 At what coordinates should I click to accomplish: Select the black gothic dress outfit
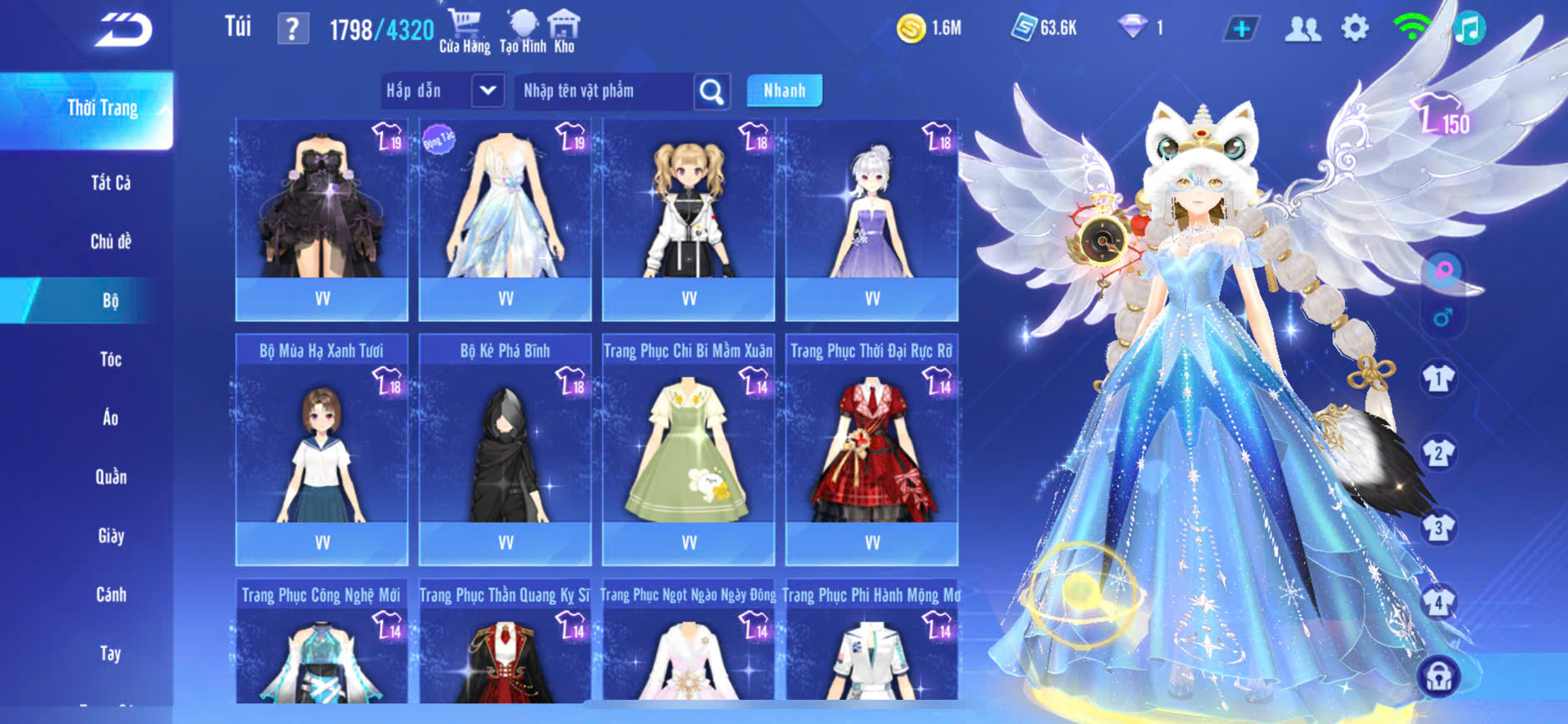(x=322, y=208)
